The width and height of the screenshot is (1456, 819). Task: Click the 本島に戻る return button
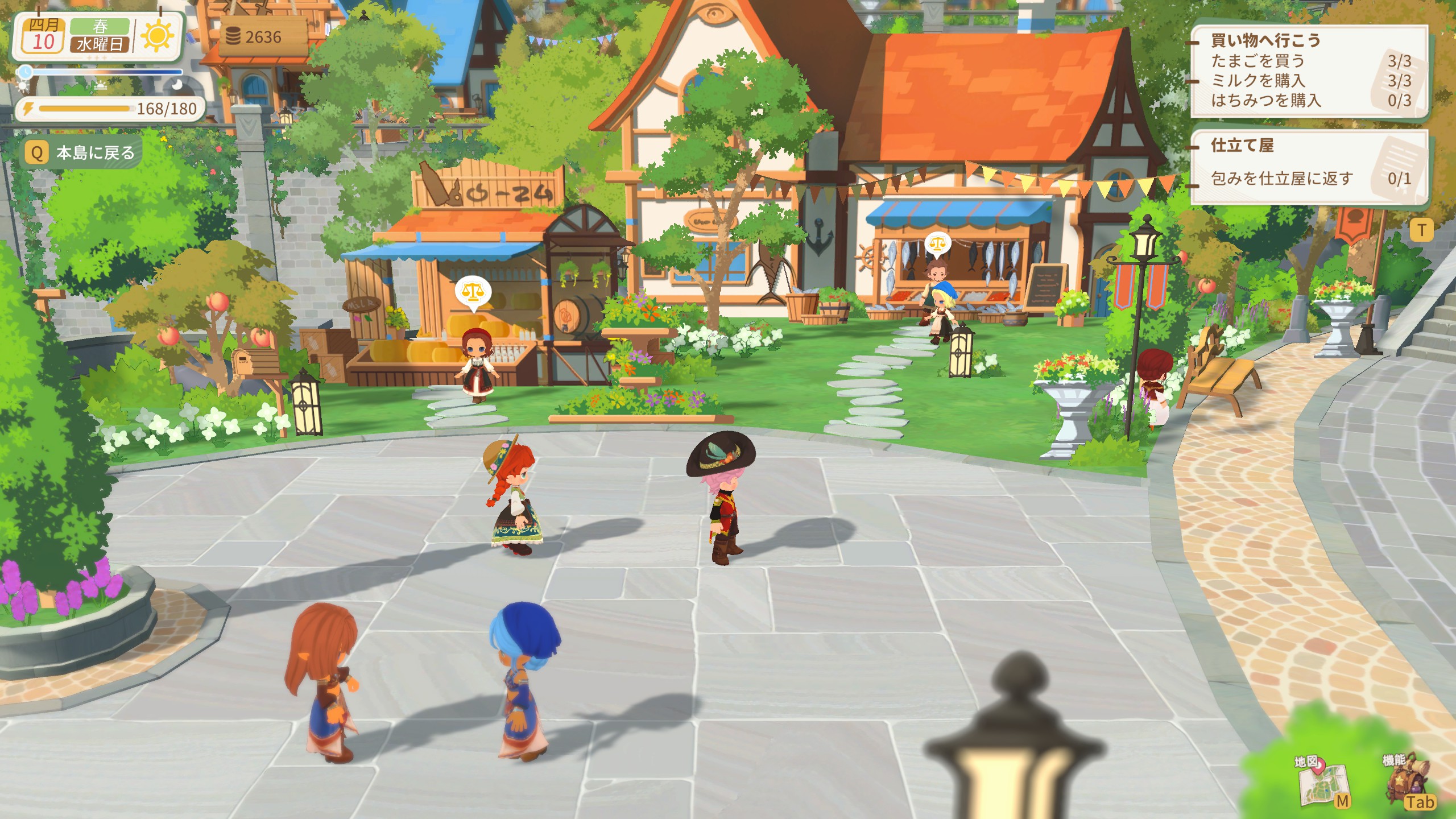pyautogui.click(x=81, y=152)
